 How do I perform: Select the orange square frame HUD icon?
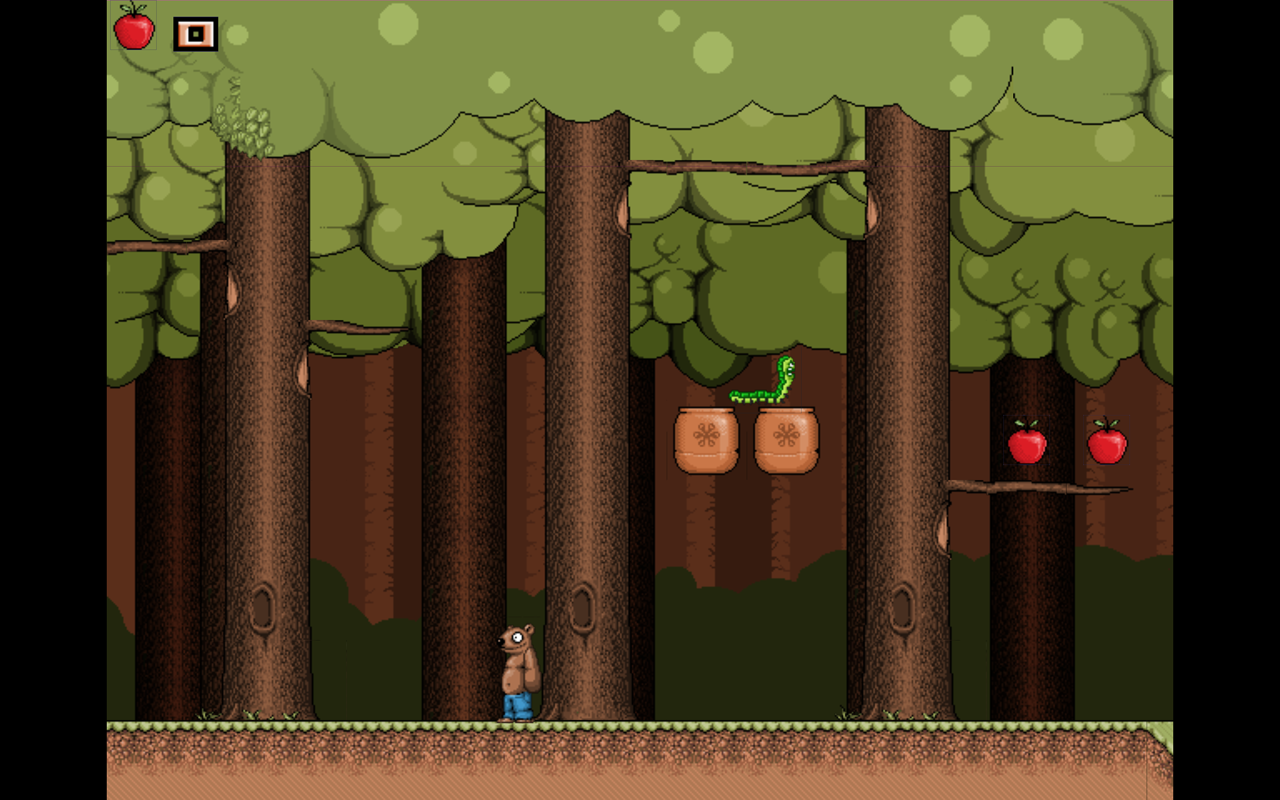point(196,34)
